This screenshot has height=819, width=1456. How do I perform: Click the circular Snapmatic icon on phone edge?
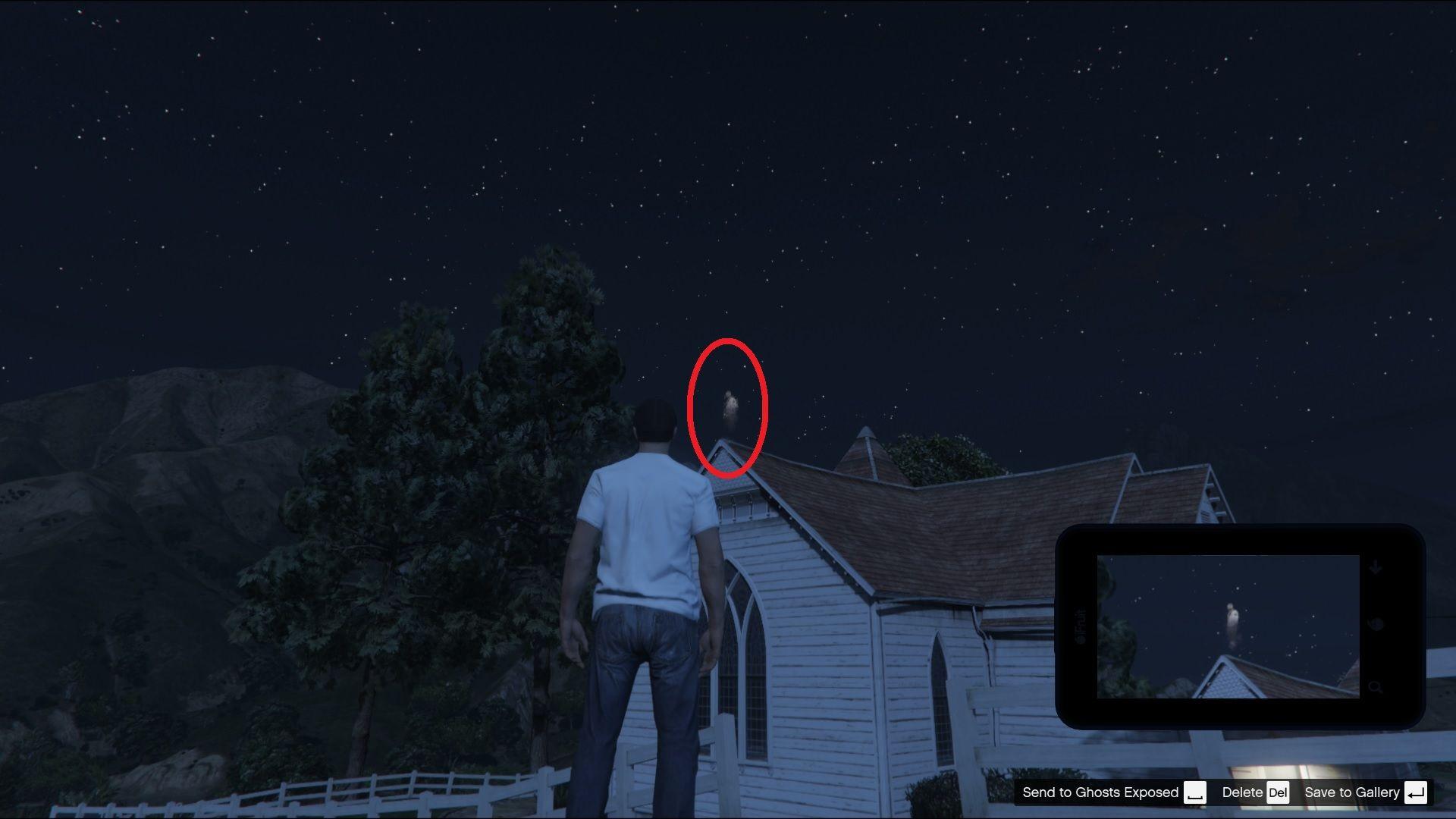click(x=1376, y=623)
